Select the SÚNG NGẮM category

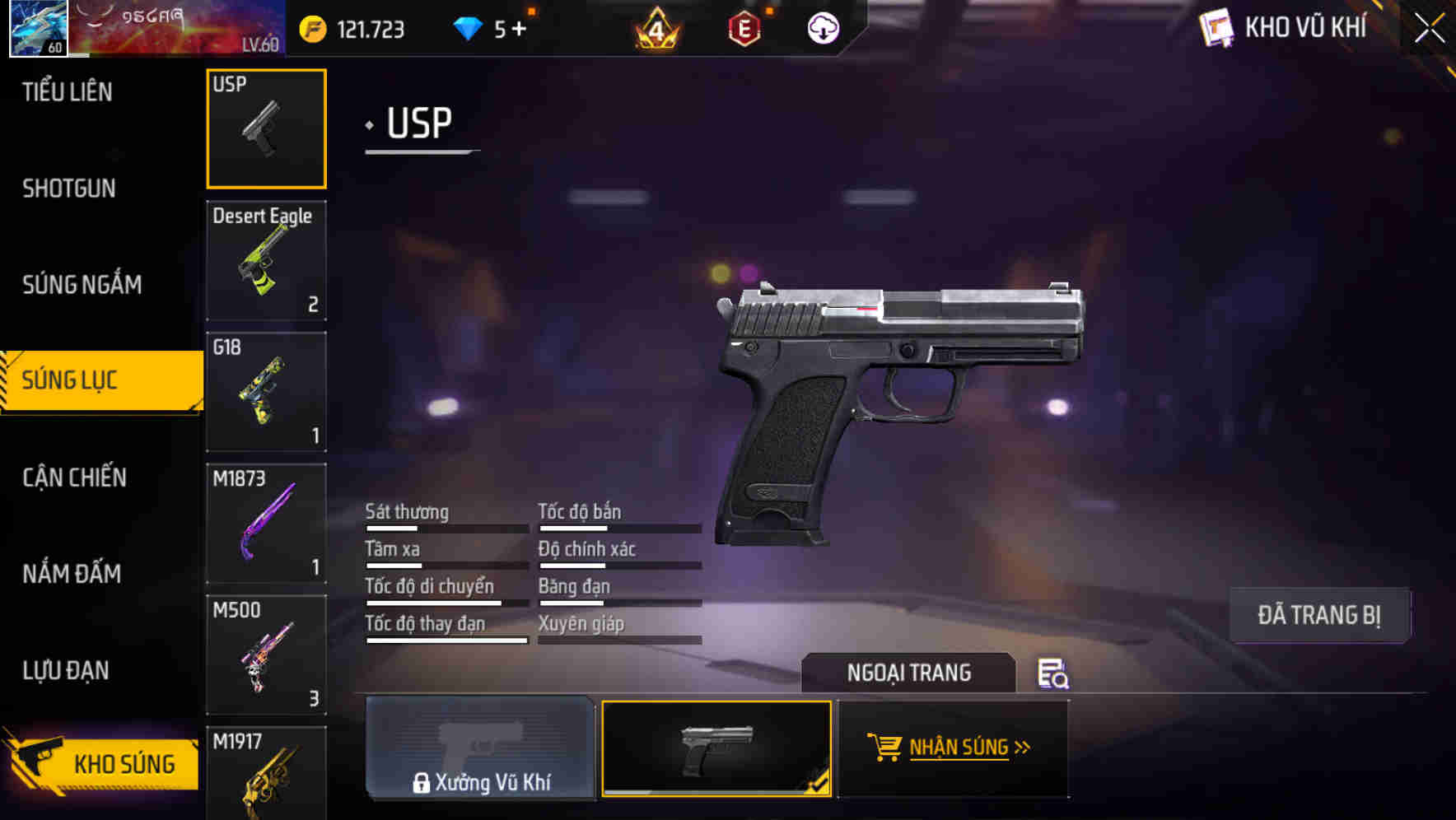click(81, 284)
